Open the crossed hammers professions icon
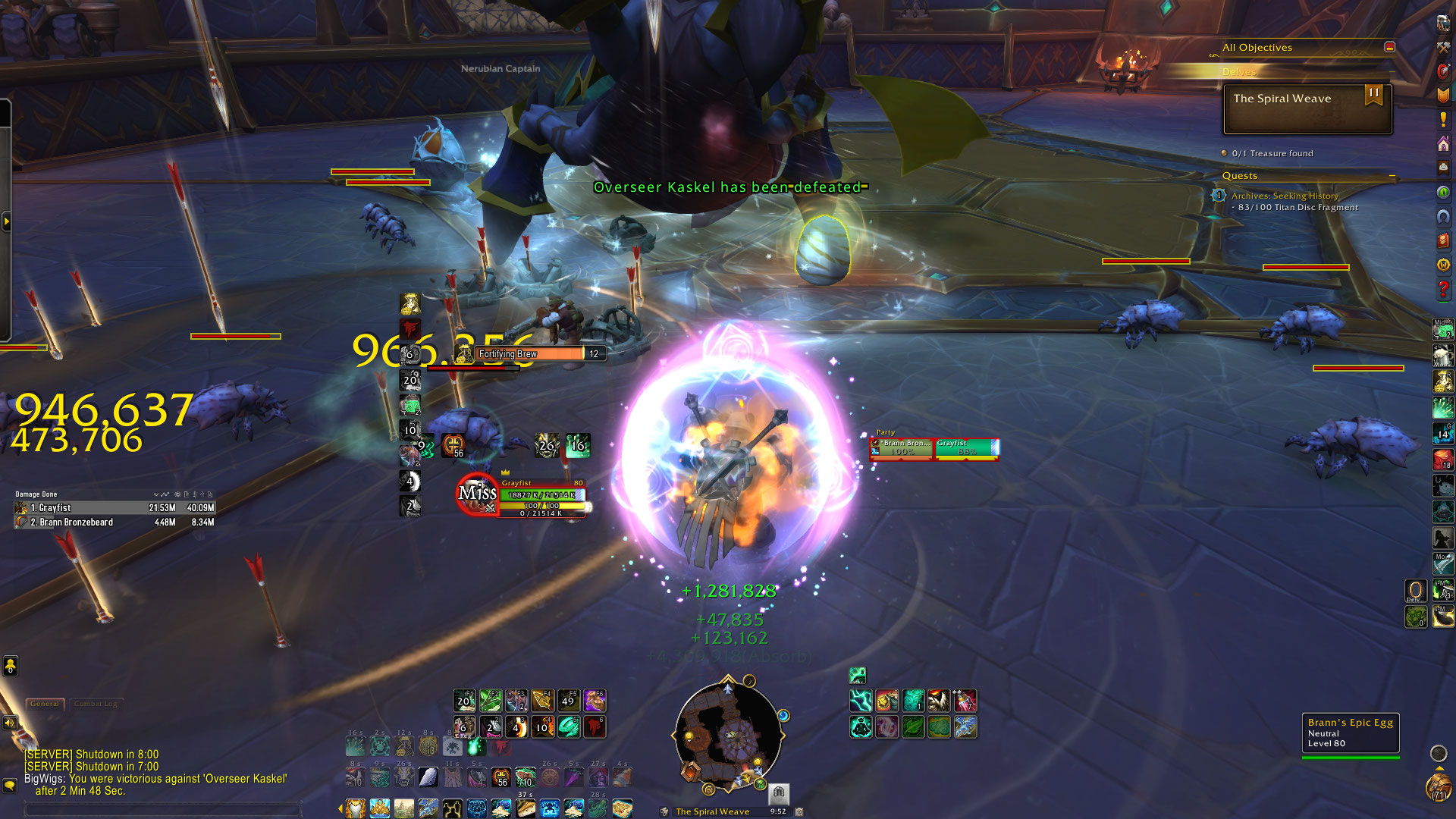1456x819 pixels. coord(1443,47)
